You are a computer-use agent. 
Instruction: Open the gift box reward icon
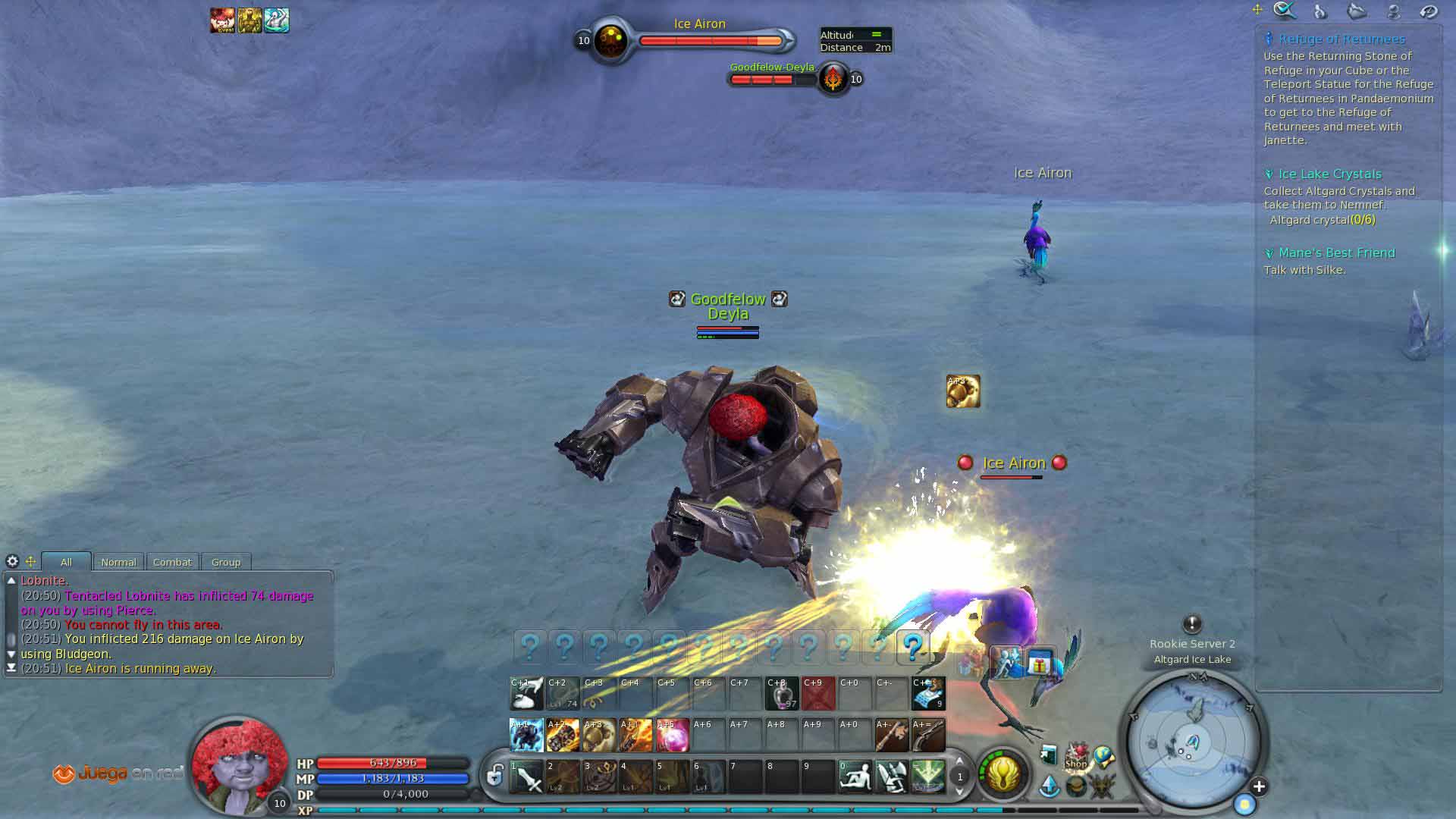click(1040, 665)
